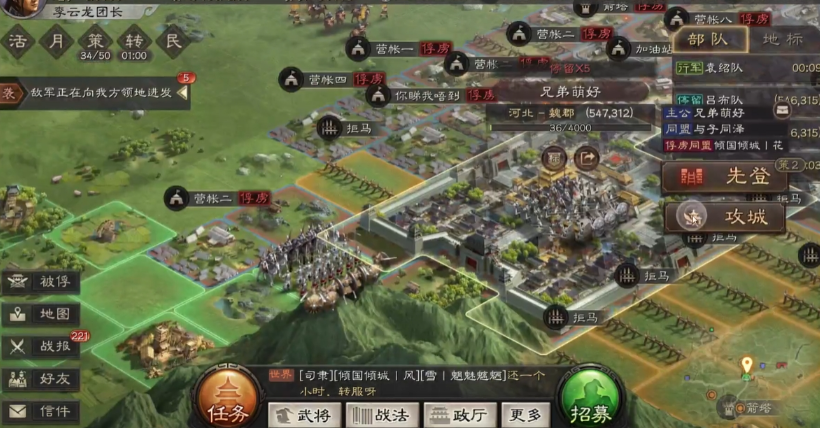Open the 好友 (Friends) list

click(x=42, y=379)
